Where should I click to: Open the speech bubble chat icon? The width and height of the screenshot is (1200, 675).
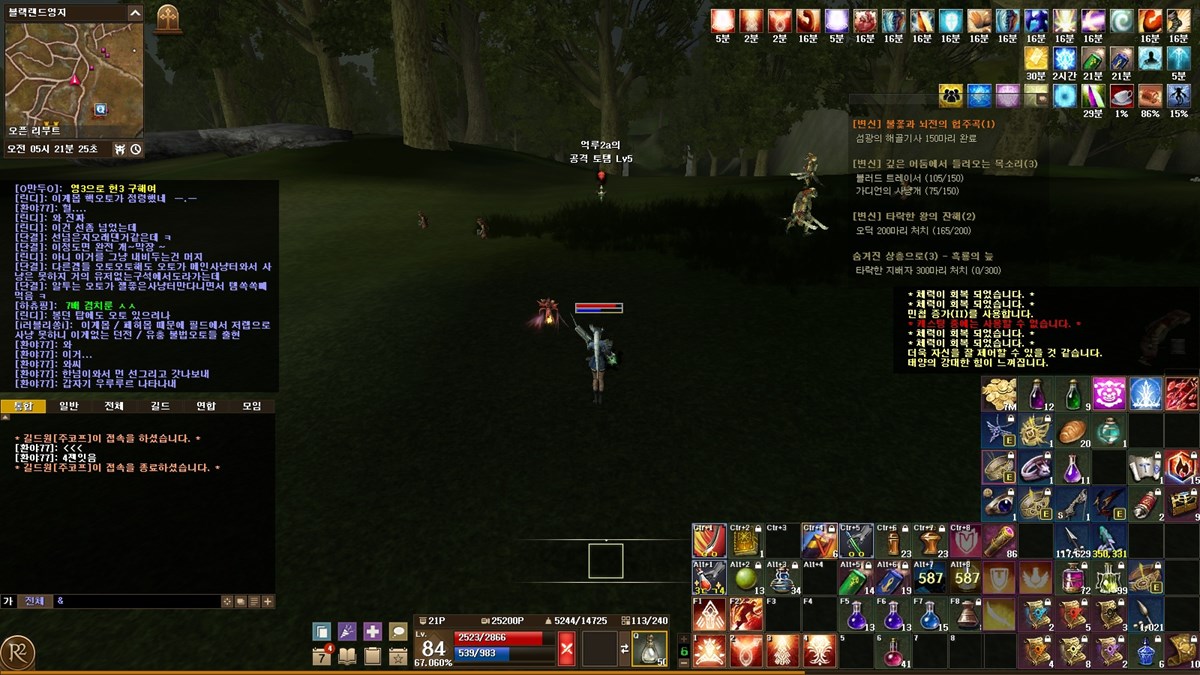(x=398, y=631)
